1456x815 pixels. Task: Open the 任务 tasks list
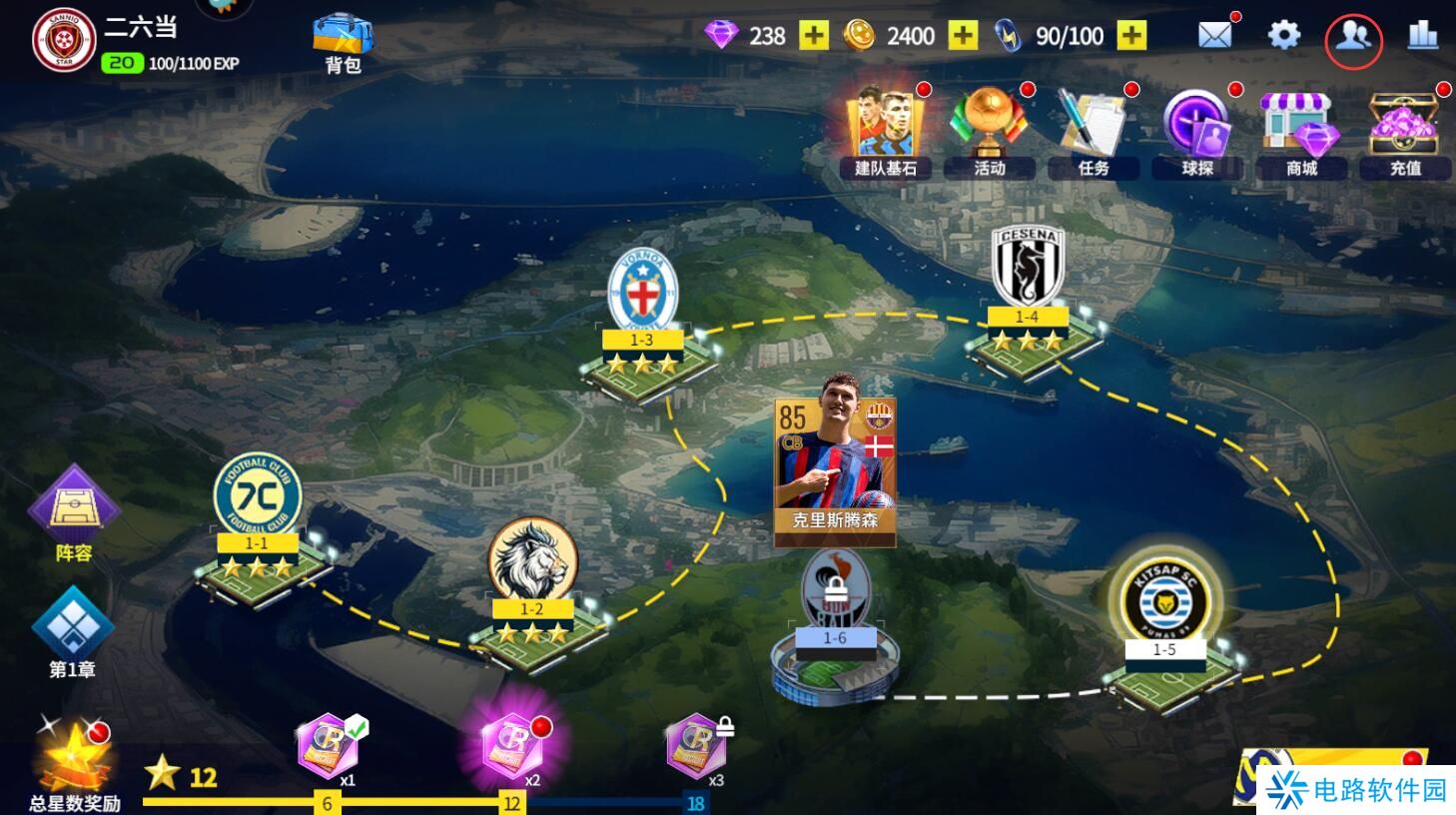click(x=1093, y=132)
